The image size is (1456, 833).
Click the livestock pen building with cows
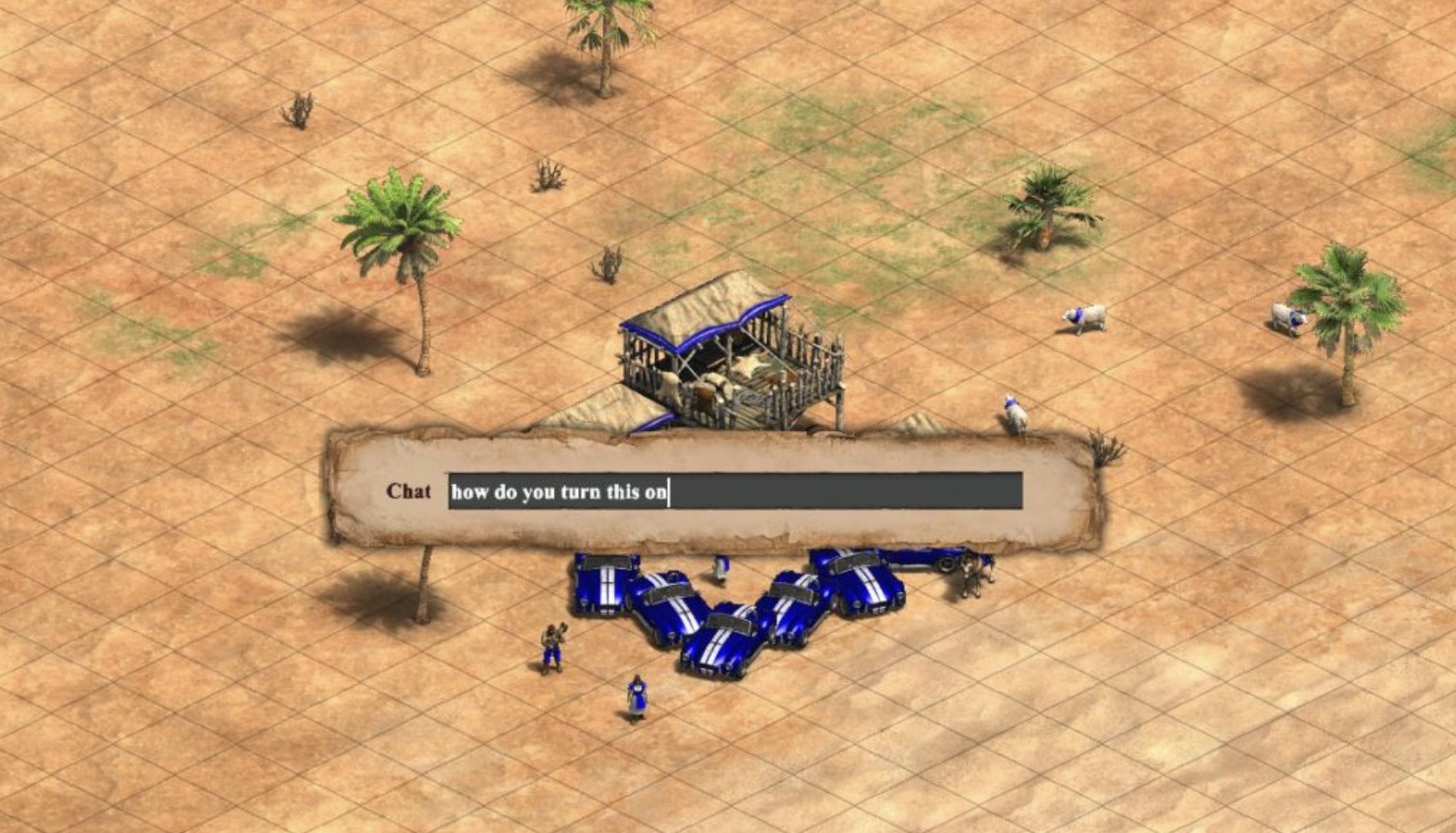tap(731, 357)
